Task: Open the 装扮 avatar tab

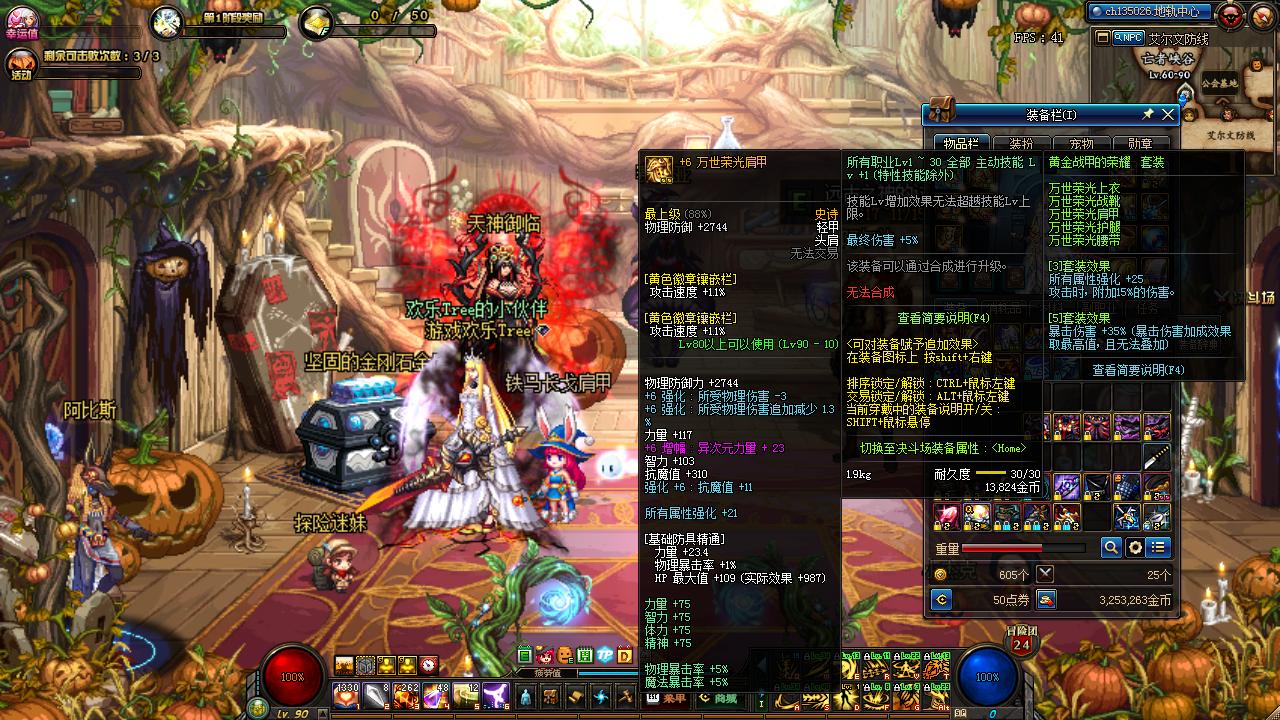Action: click(x=1021, y=144)
